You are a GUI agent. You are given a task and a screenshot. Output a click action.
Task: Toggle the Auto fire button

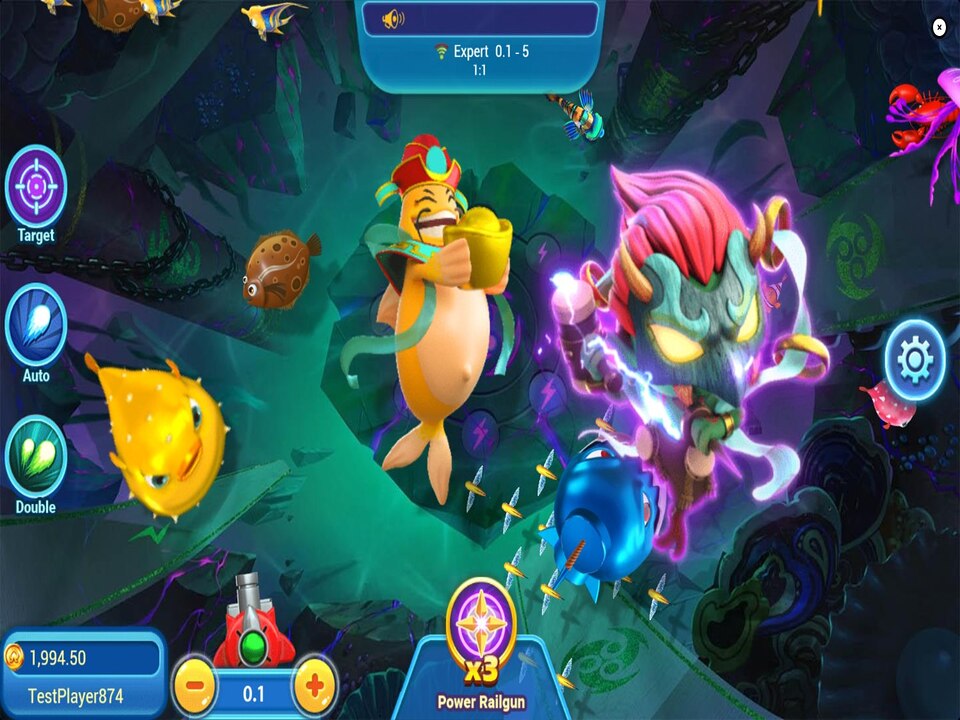pyautogui.click(x=36, y=326)
